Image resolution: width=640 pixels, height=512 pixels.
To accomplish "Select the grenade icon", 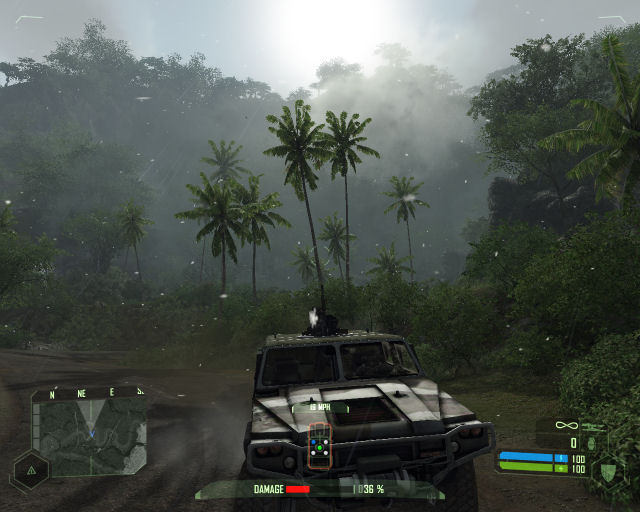I will pyautogui.click(x=591, y=442).
